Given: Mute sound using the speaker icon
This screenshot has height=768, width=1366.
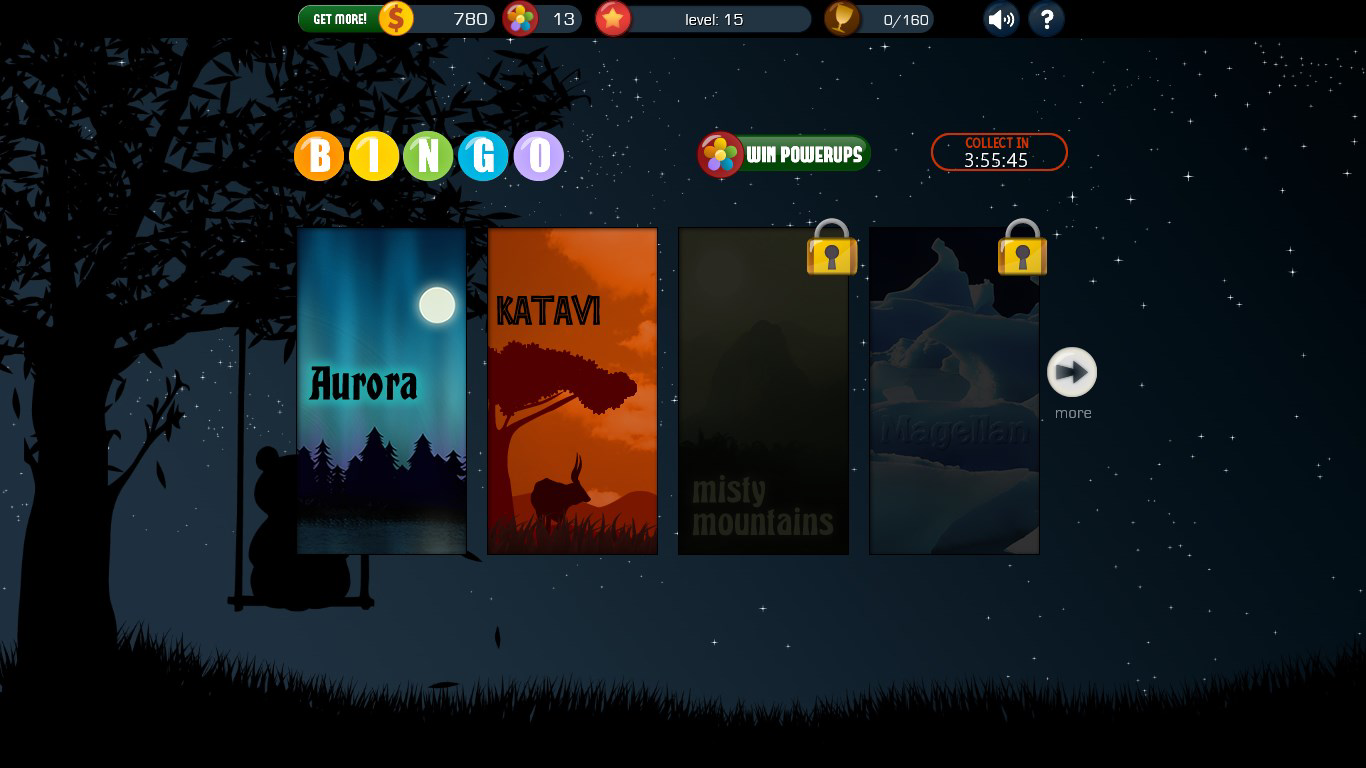Looking at the screenshot, I should pos(1000,19).
